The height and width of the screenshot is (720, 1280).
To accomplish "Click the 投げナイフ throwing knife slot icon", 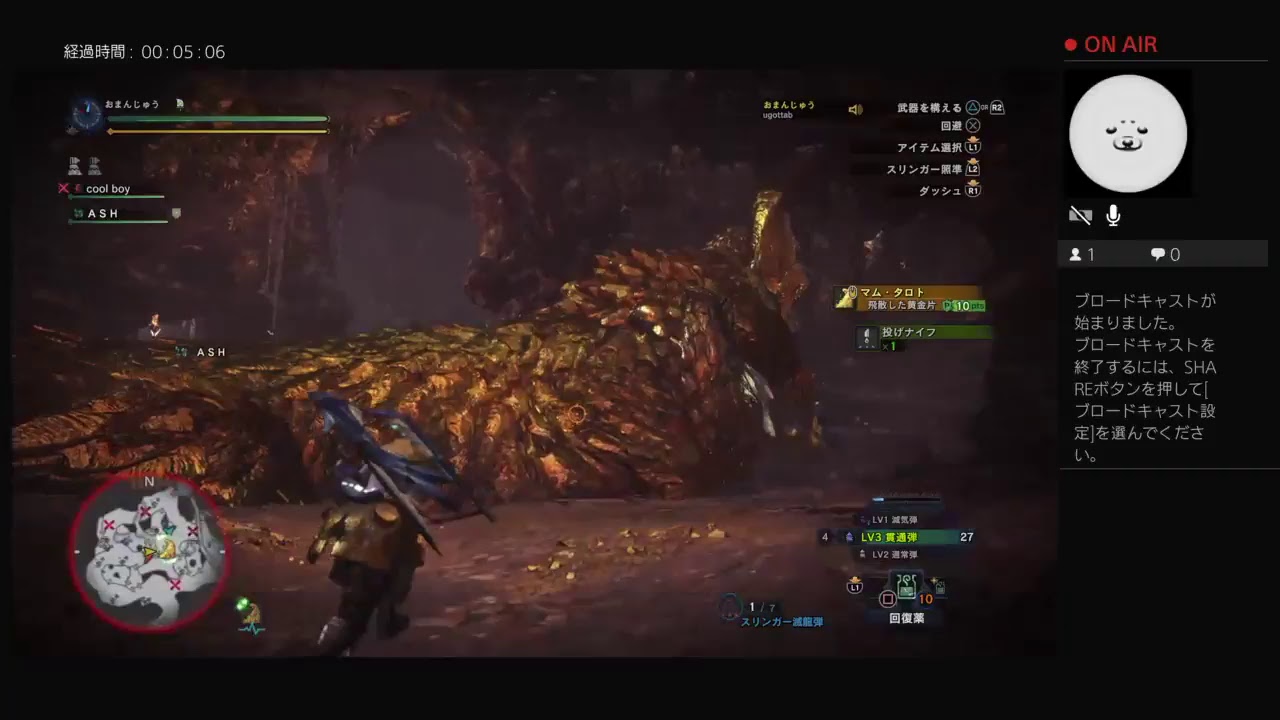I will point(866,337).
